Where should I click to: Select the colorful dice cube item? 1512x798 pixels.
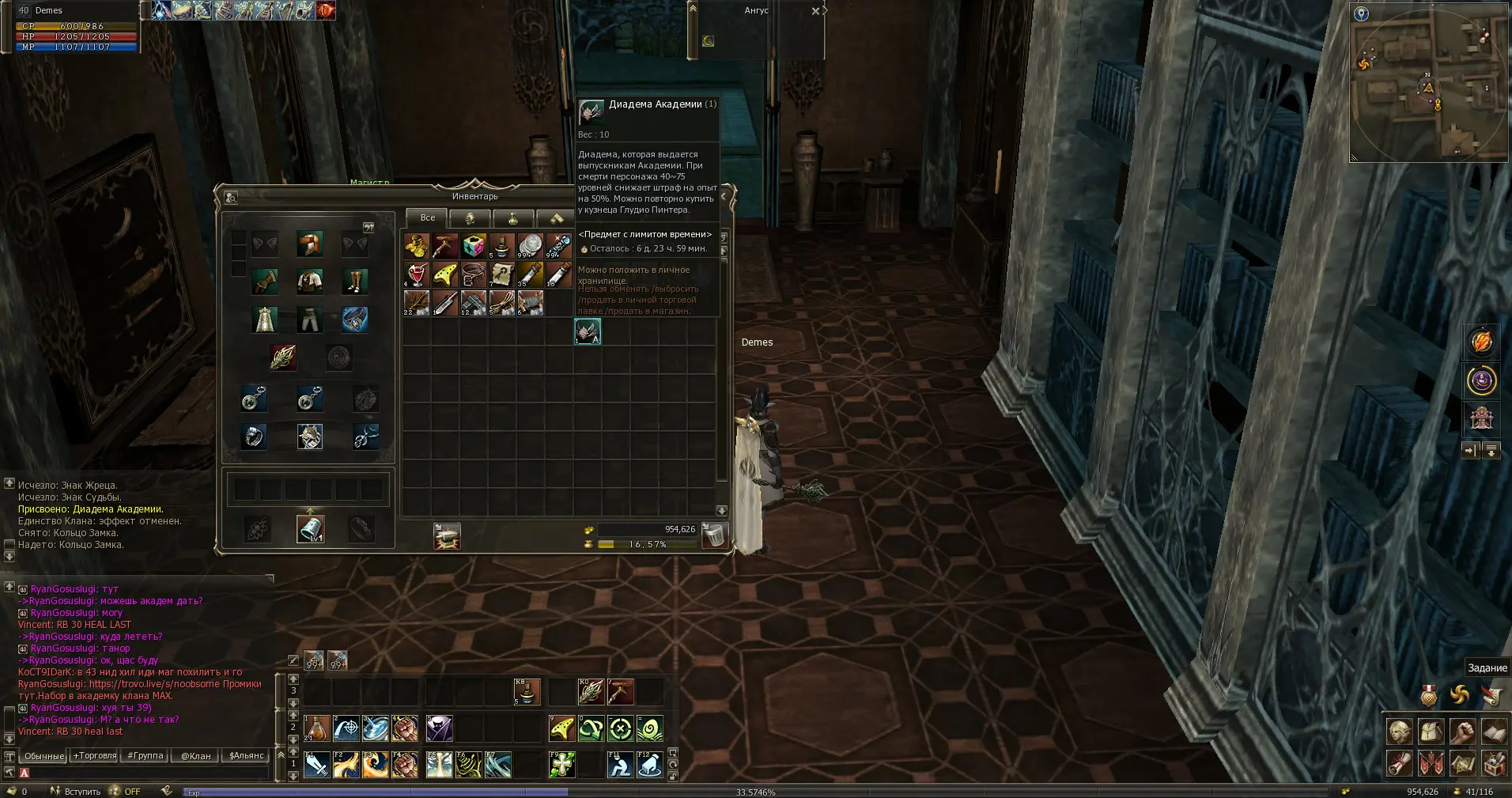[x=474, y=246]
